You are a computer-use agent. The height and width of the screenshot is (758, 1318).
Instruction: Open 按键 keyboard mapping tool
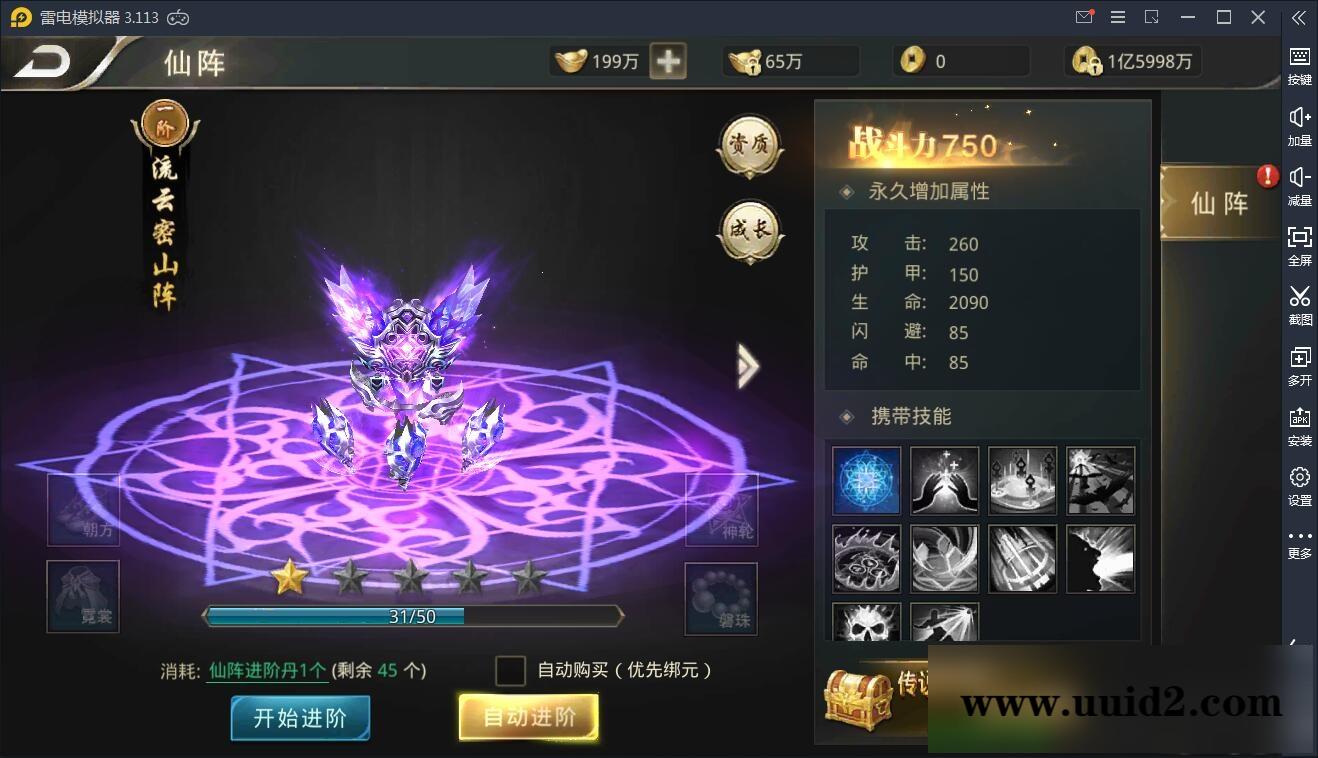(1299, 65)
